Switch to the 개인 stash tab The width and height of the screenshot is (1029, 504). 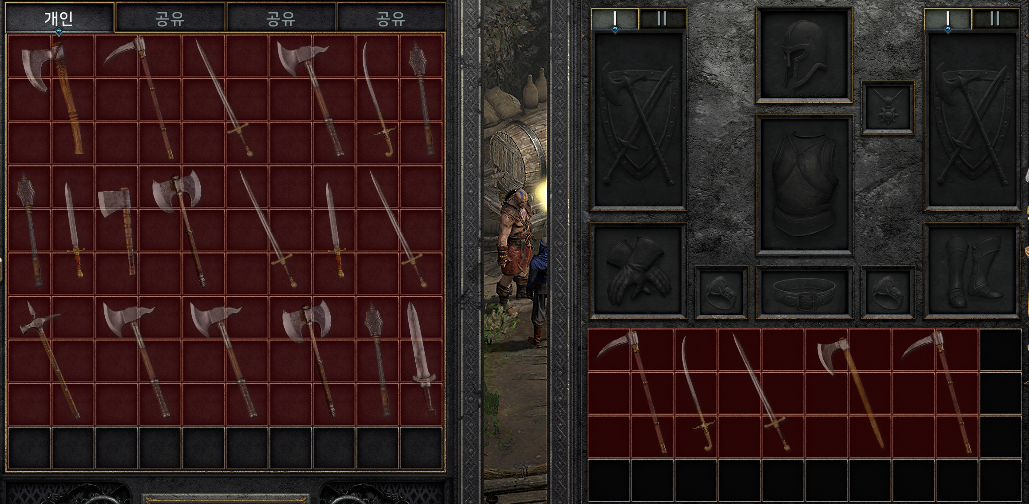59,17
